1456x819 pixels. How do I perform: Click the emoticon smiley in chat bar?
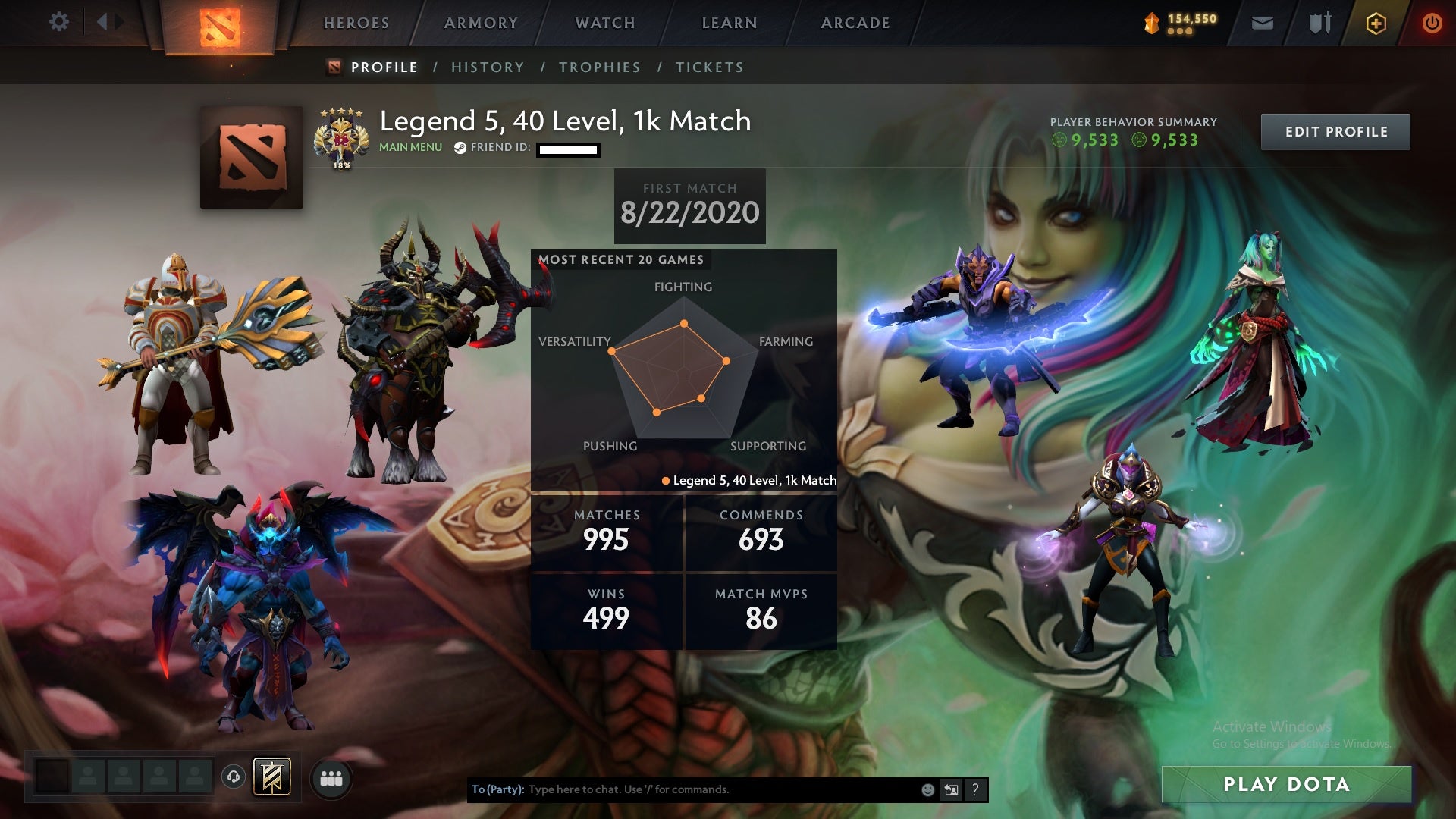click(x=927, y=789)
